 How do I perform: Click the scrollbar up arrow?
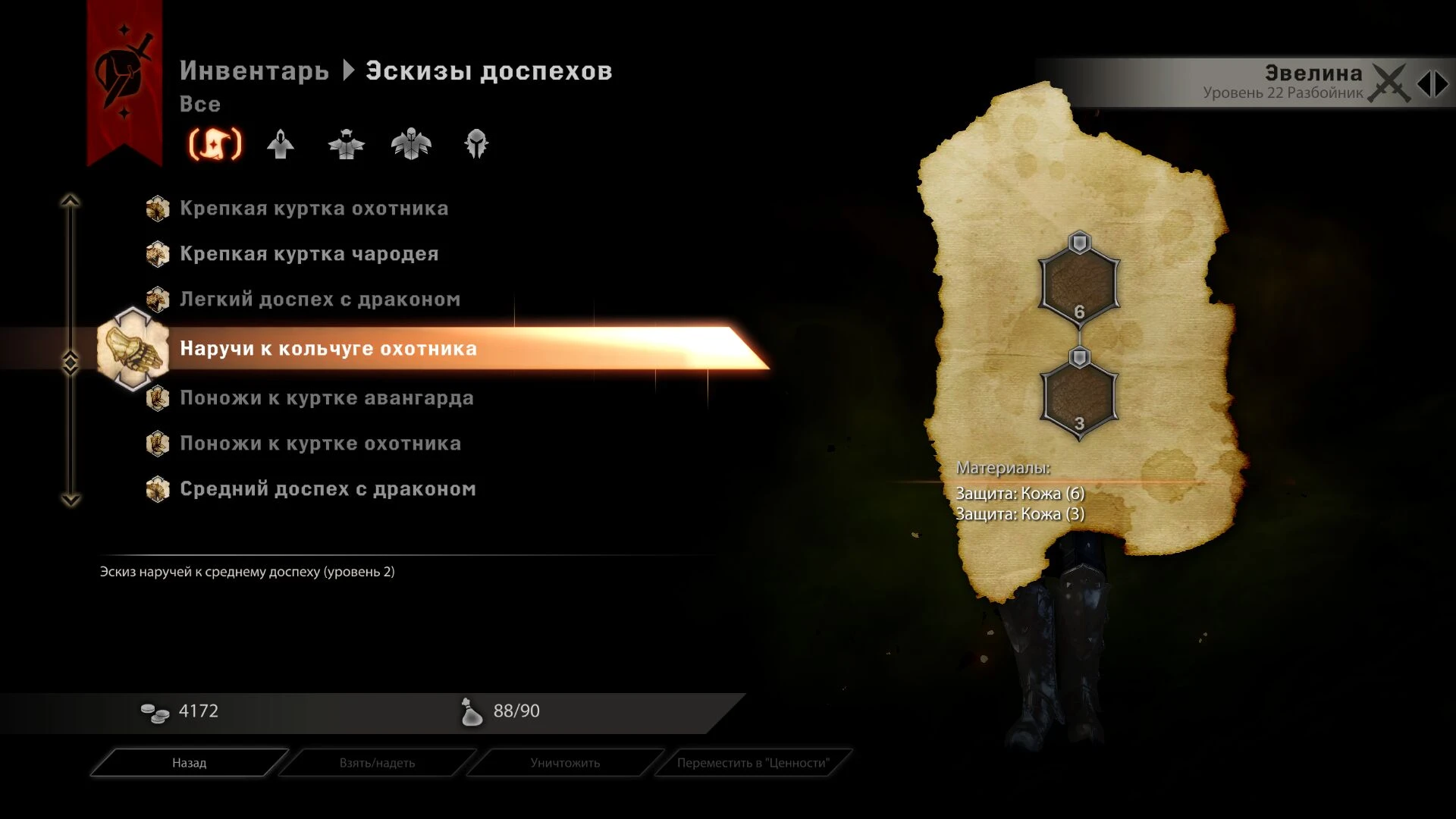click(72, 200)
